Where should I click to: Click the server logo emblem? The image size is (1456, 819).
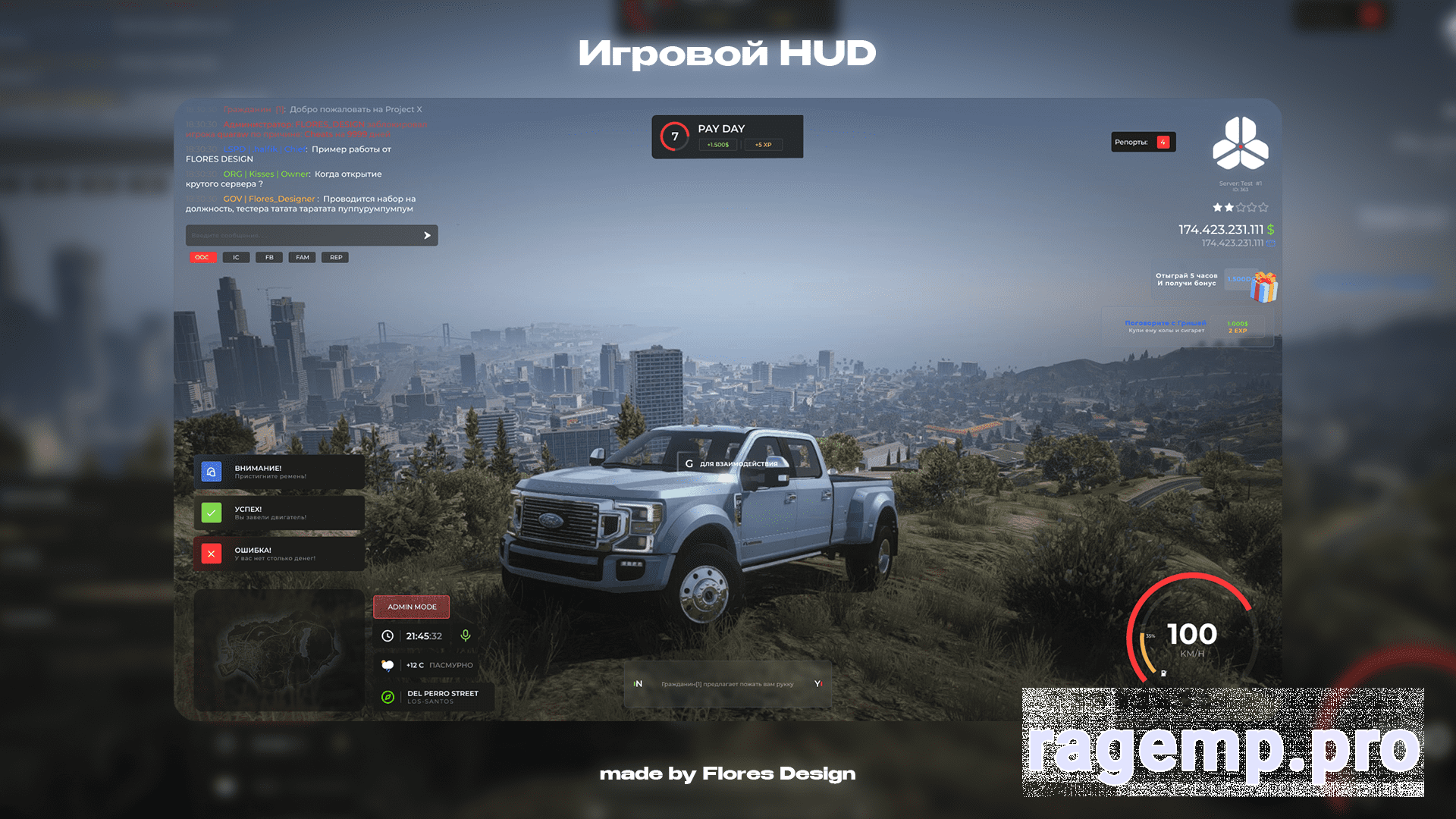pos(1240,143)
